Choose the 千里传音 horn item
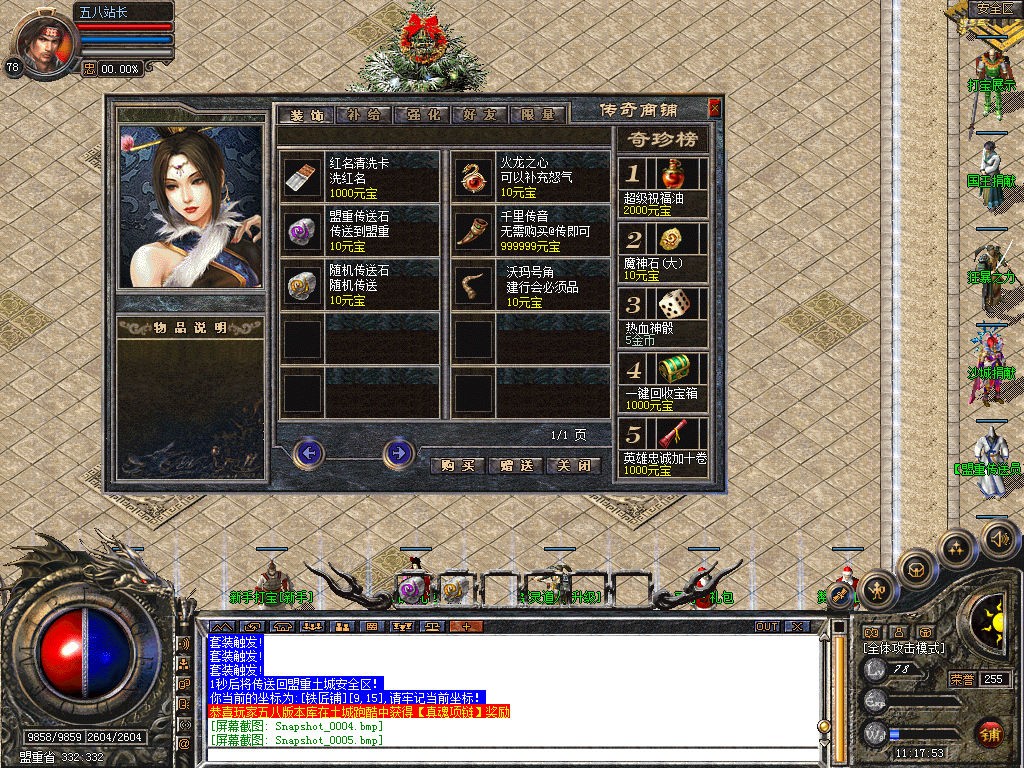Viewport: 1024px width, 768px height. pyautogui.click(x=472, y=232)
